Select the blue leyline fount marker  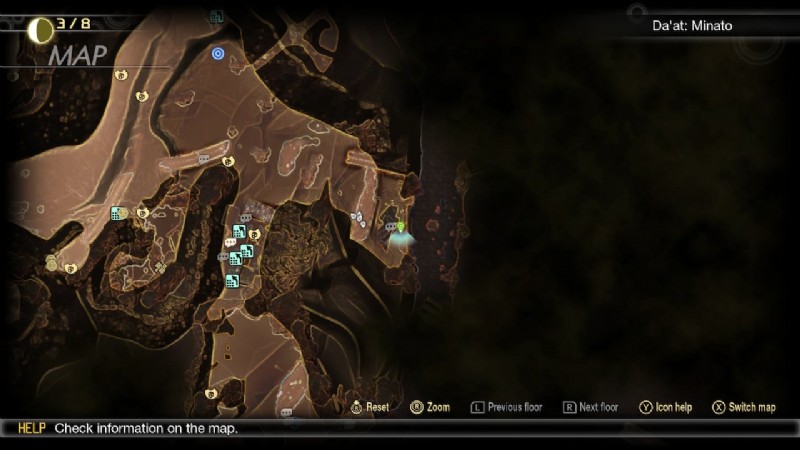coord(218,52)
